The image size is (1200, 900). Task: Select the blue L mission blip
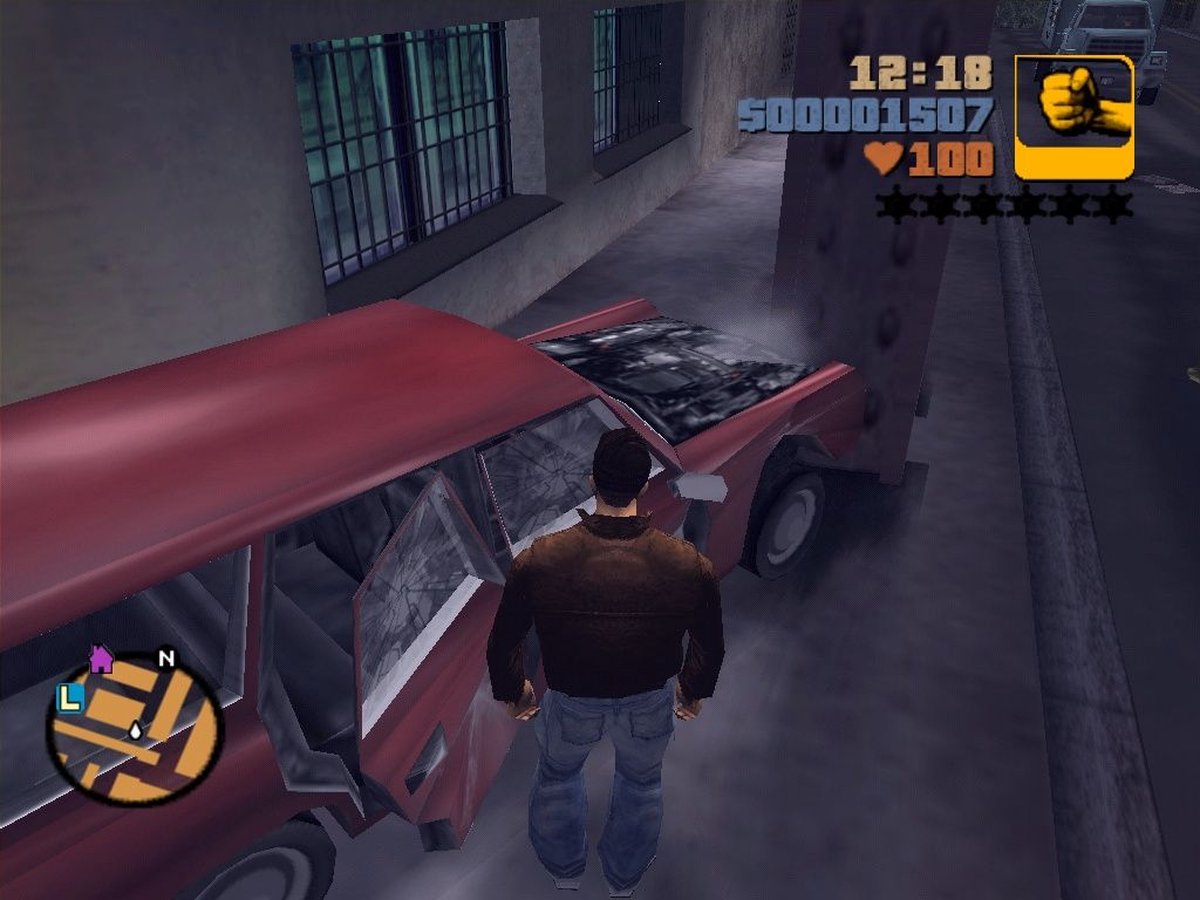[x=68, y=699]
